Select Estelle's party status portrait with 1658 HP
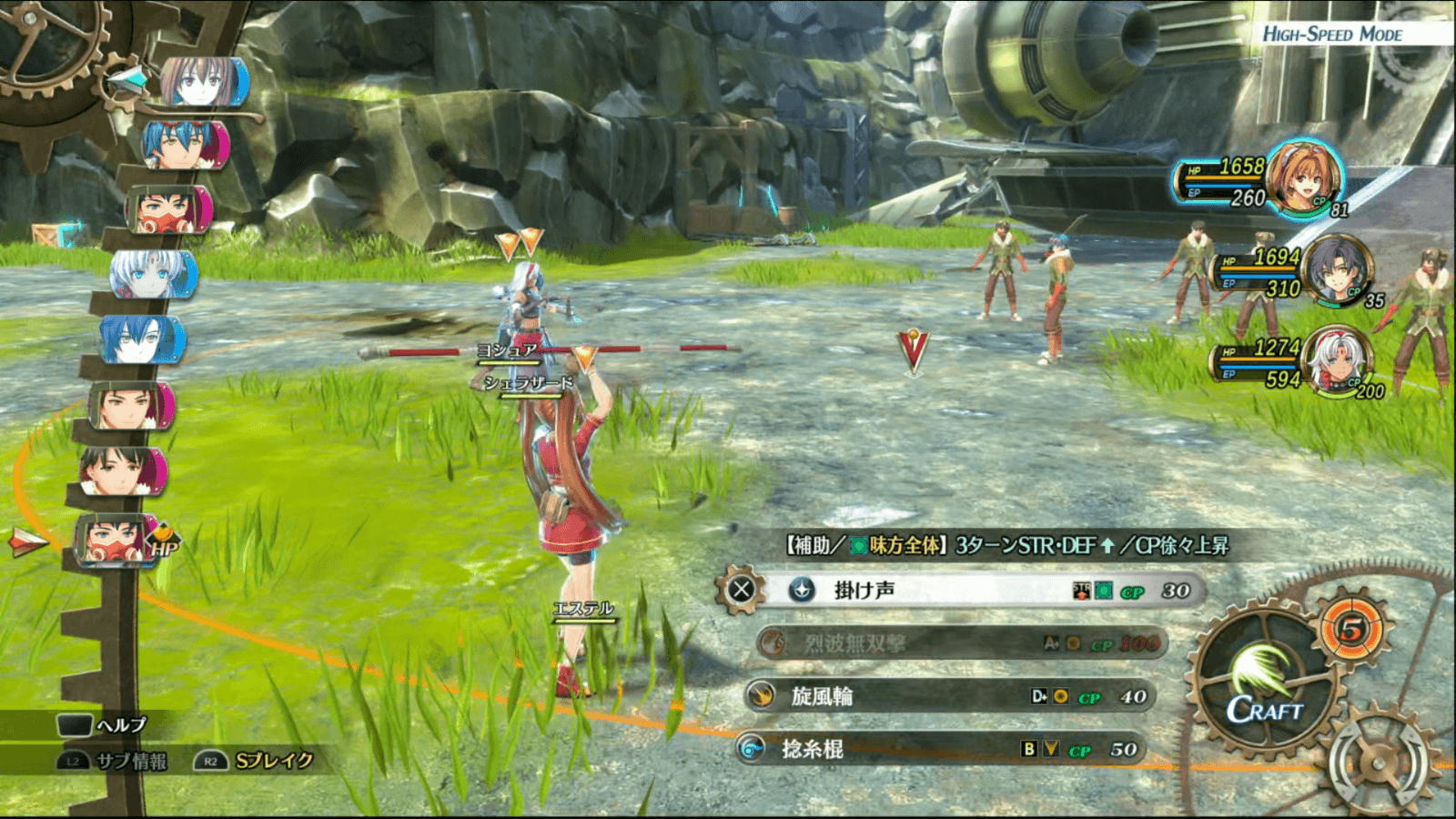Viewport: 1456px width, 819px height. tap(1303, 178)
